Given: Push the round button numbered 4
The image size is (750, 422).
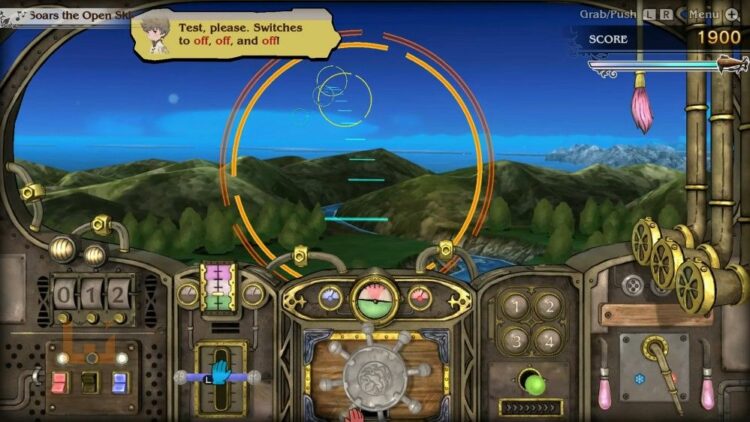Looking at the screenshot, I should click(x=548, y=338).
